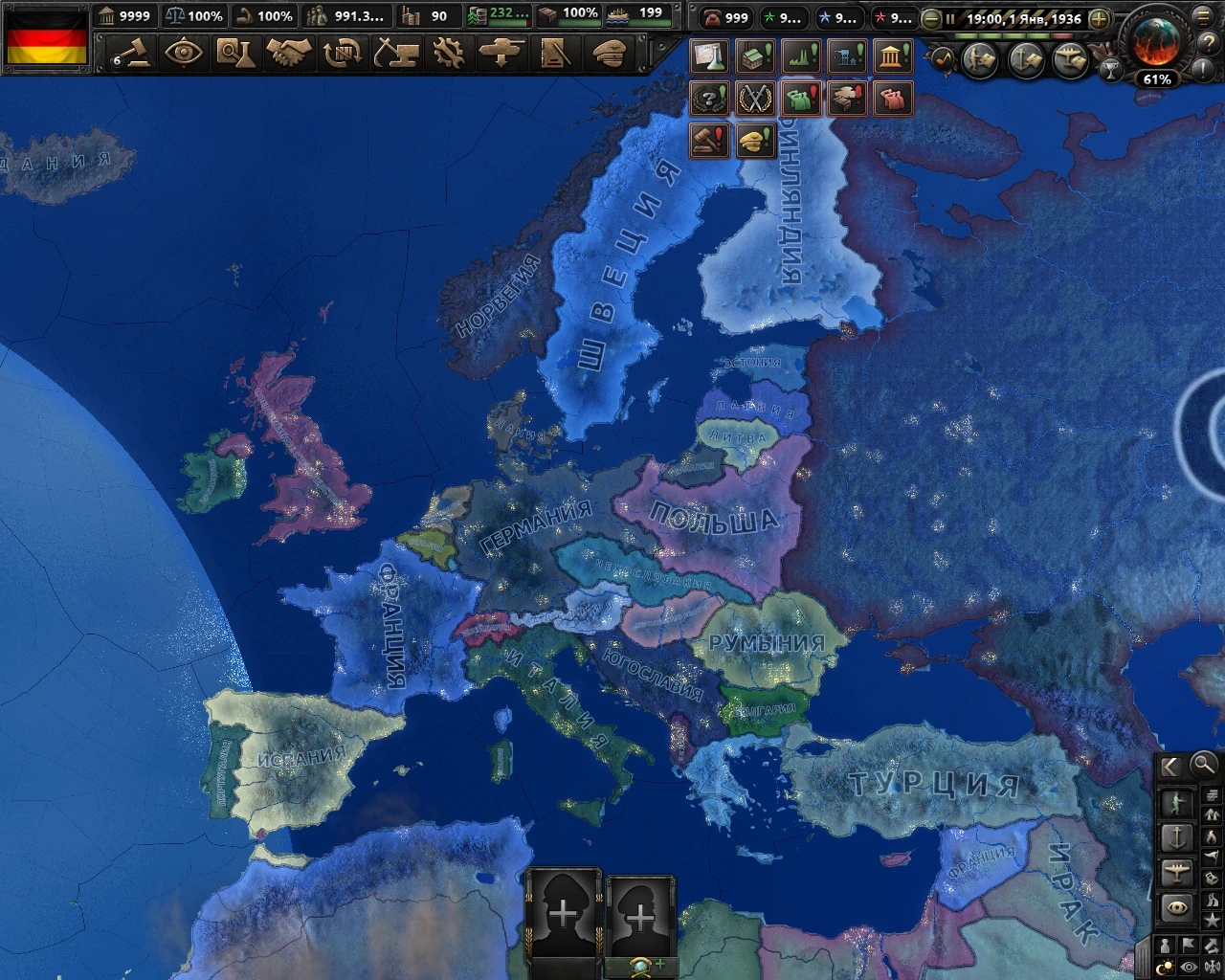The width and height of the screenshot is (1225, 980).
Task: Toggle the green army units filter
Action: 1177,804
